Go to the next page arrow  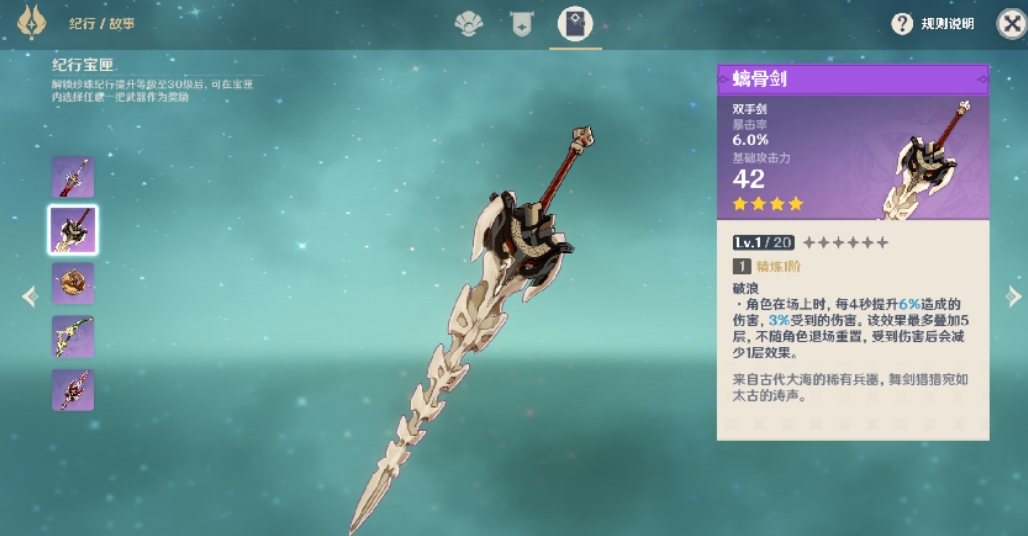tap(1013, 296)
